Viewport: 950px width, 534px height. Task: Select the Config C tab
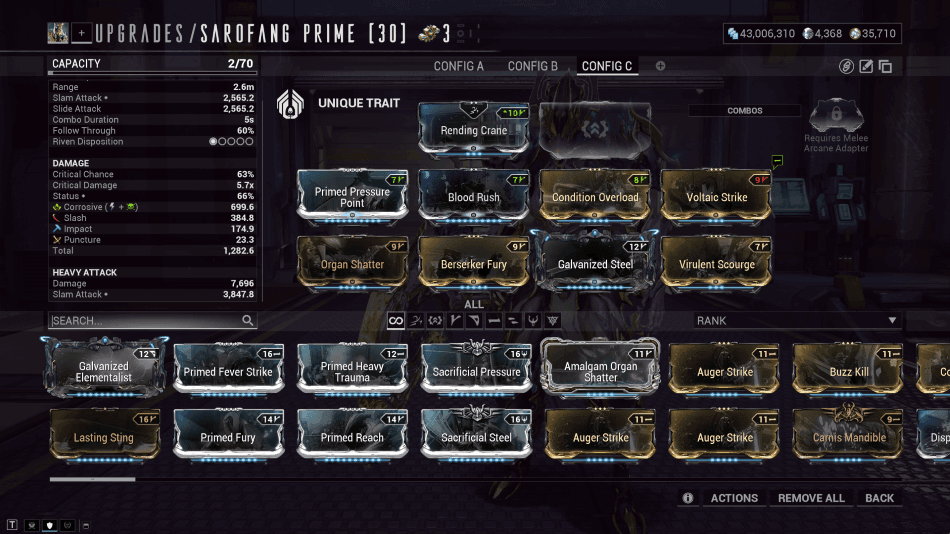click(x=607, y=66)
